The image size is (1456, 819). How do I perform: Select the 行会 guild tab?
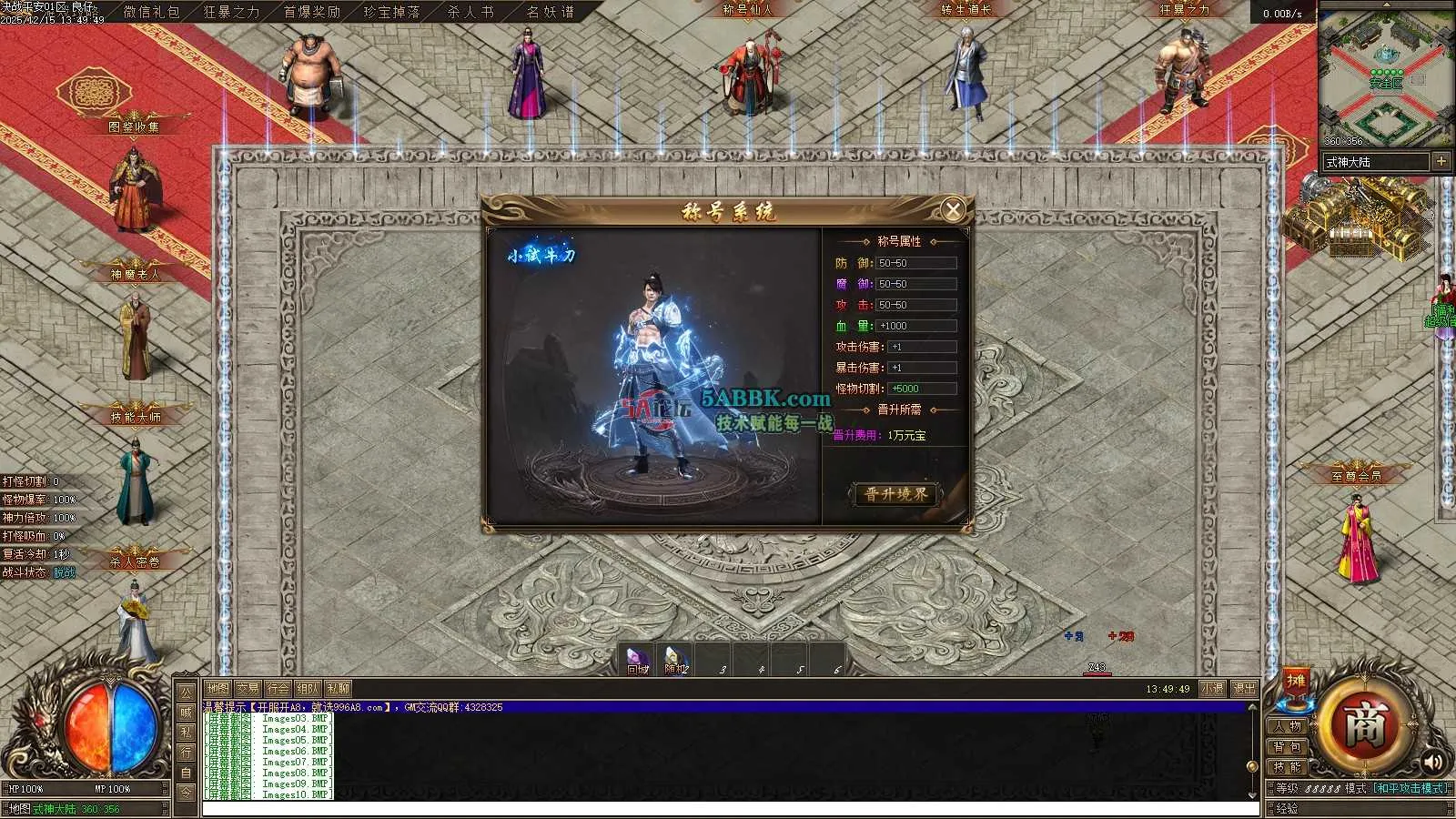pos(278,689)
